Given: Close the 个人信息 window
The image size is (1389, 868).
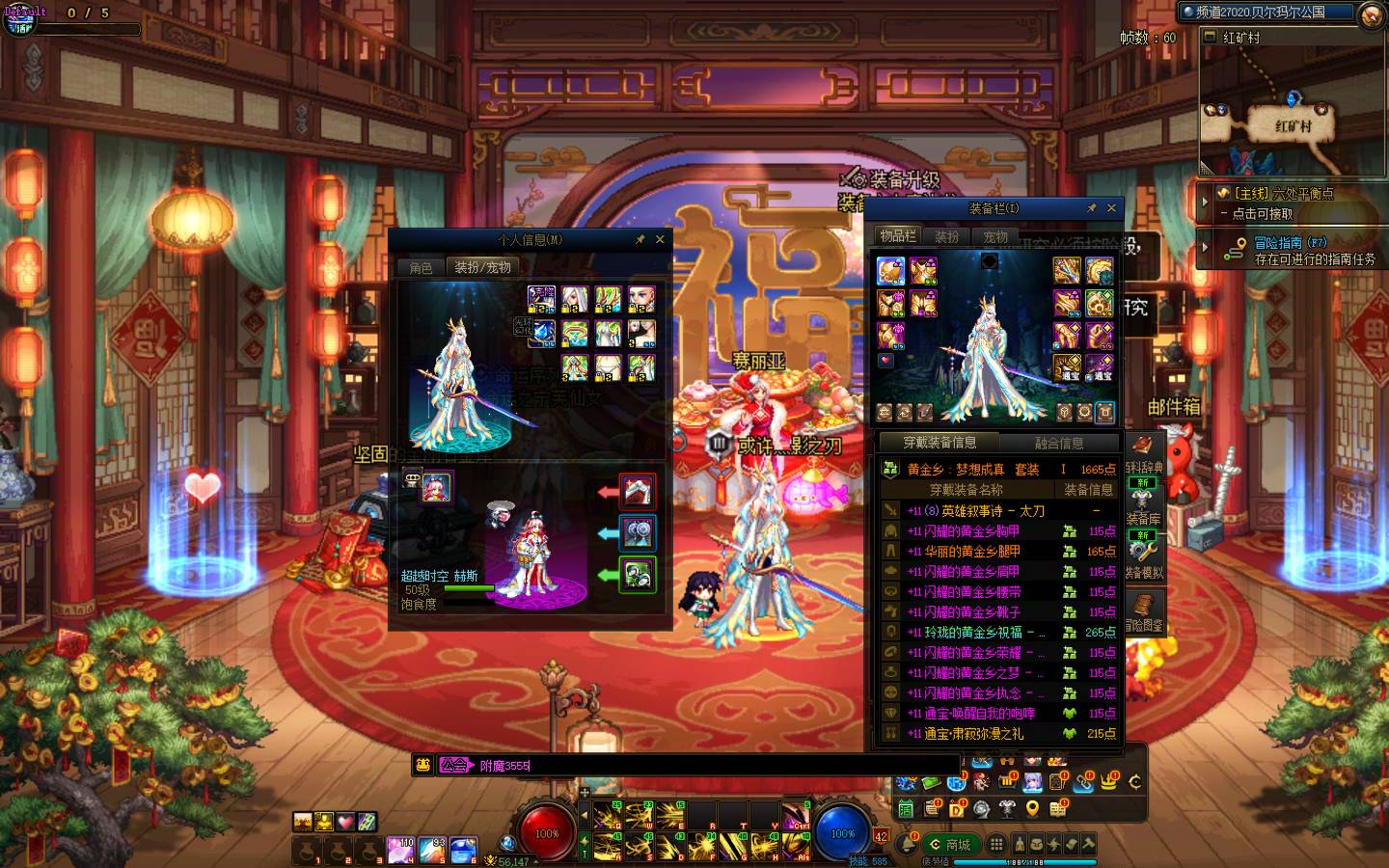Looking at the screenshot, I should point(660,239).
